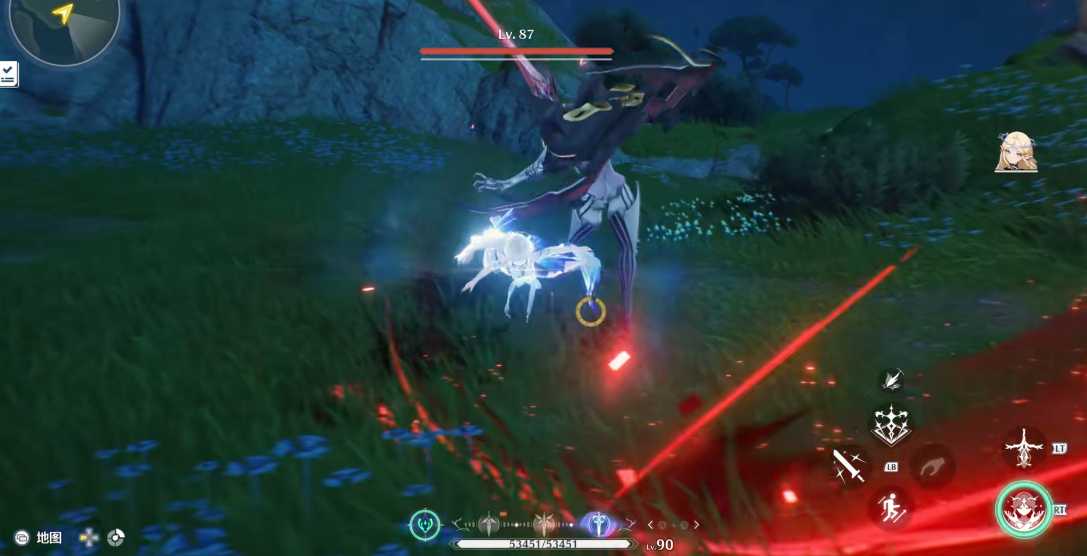Viewport: 1087px width, 556px height.
Task: Click the round wheel icon beside 地图
Action: tap(116, 538)
